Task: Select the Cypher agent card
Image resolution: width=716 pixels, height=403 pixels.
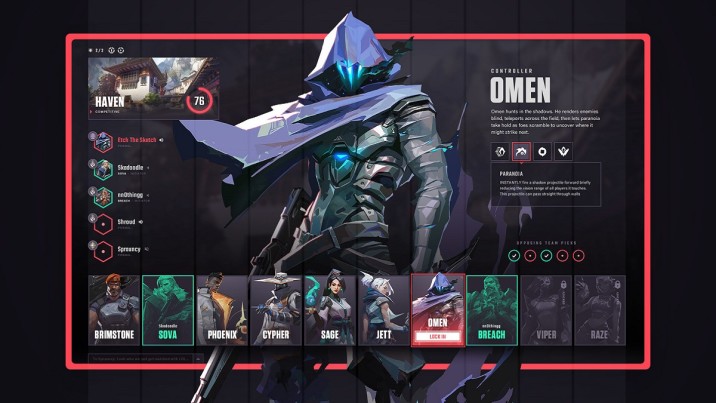Action: pyautogui.click(x=275, y=310)
